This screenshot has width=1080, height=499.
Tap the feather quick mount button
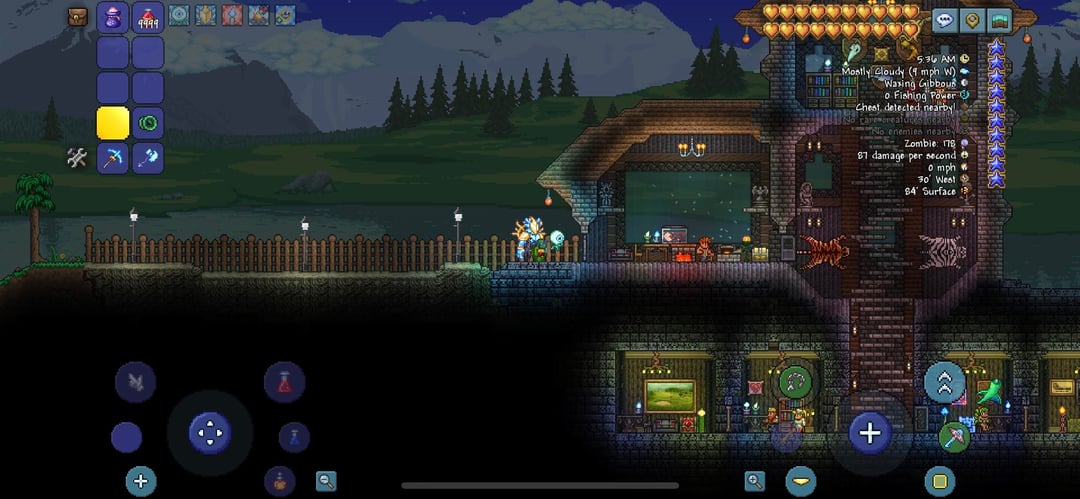135,381
